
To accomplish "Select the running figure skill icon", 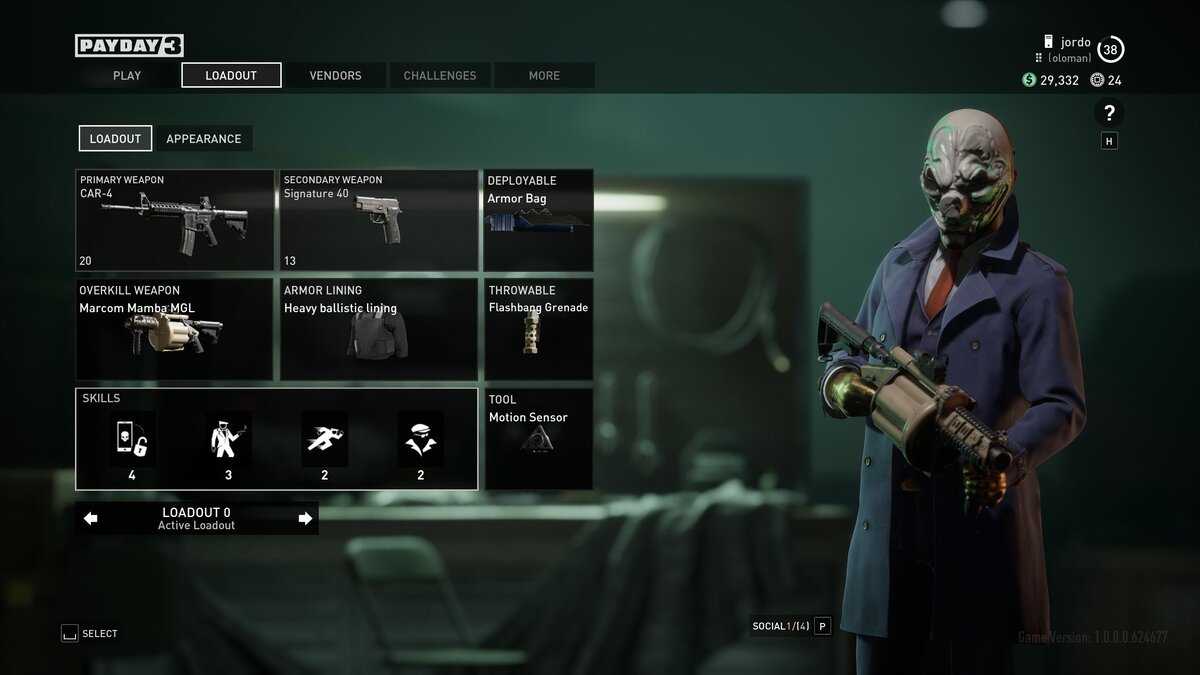I will (x=324, y=440).
